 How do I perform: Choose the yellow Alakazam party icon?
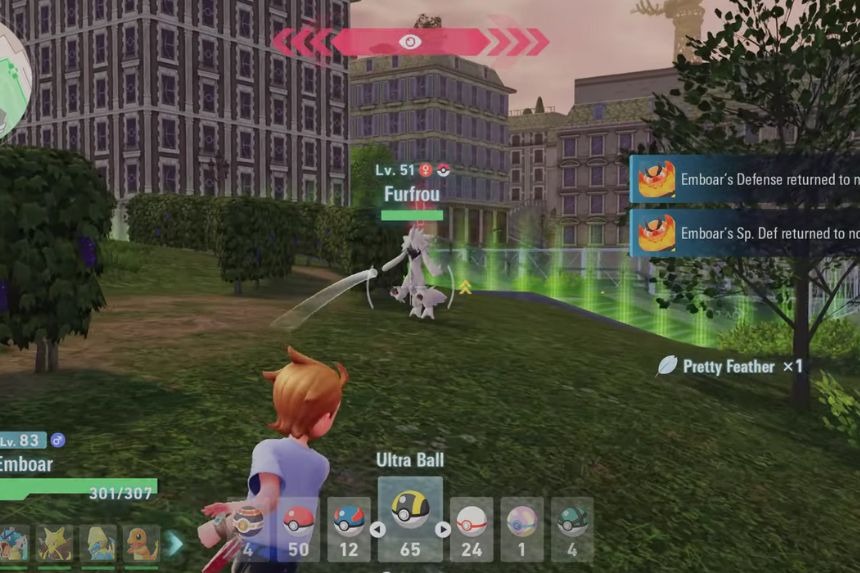click(55, 544)
